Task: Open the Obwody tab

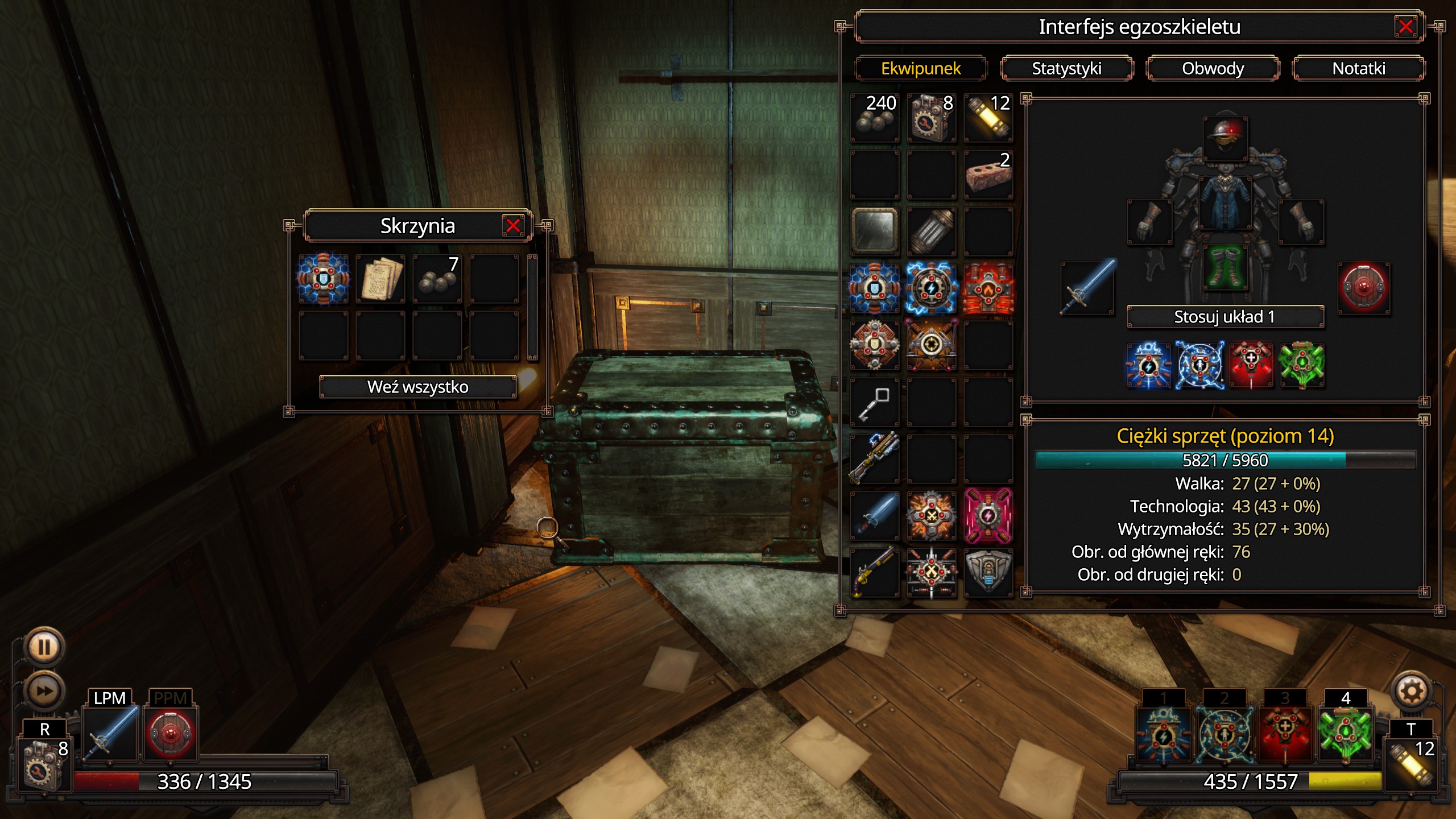Action: point(1213,68)
